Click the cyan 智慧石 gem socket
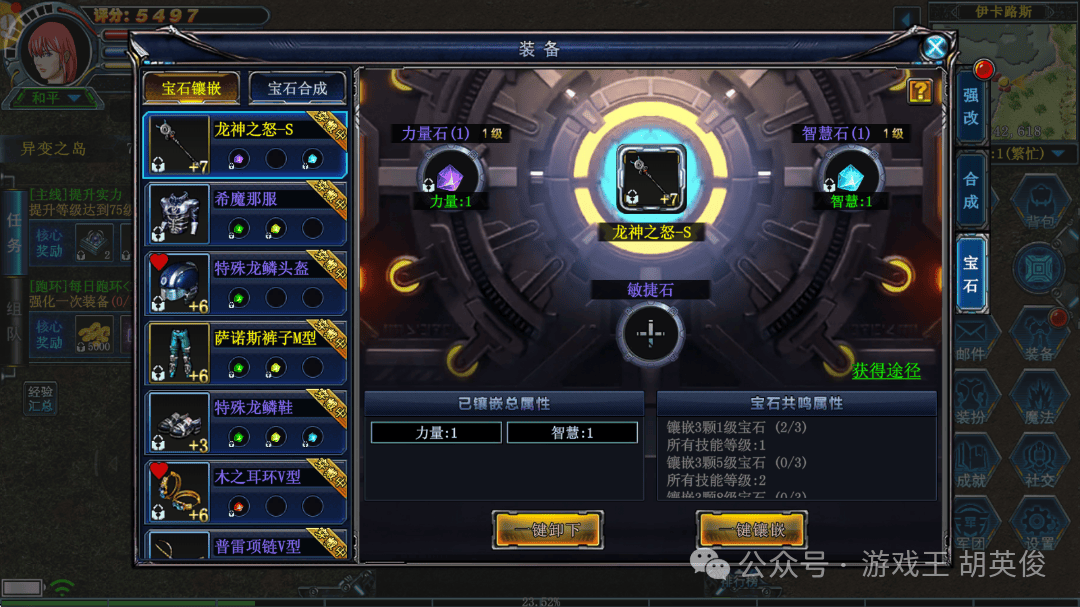Image resolution: width=1080 pixels, height=607 pixels. pyautogui.click(x=851, y=178)
